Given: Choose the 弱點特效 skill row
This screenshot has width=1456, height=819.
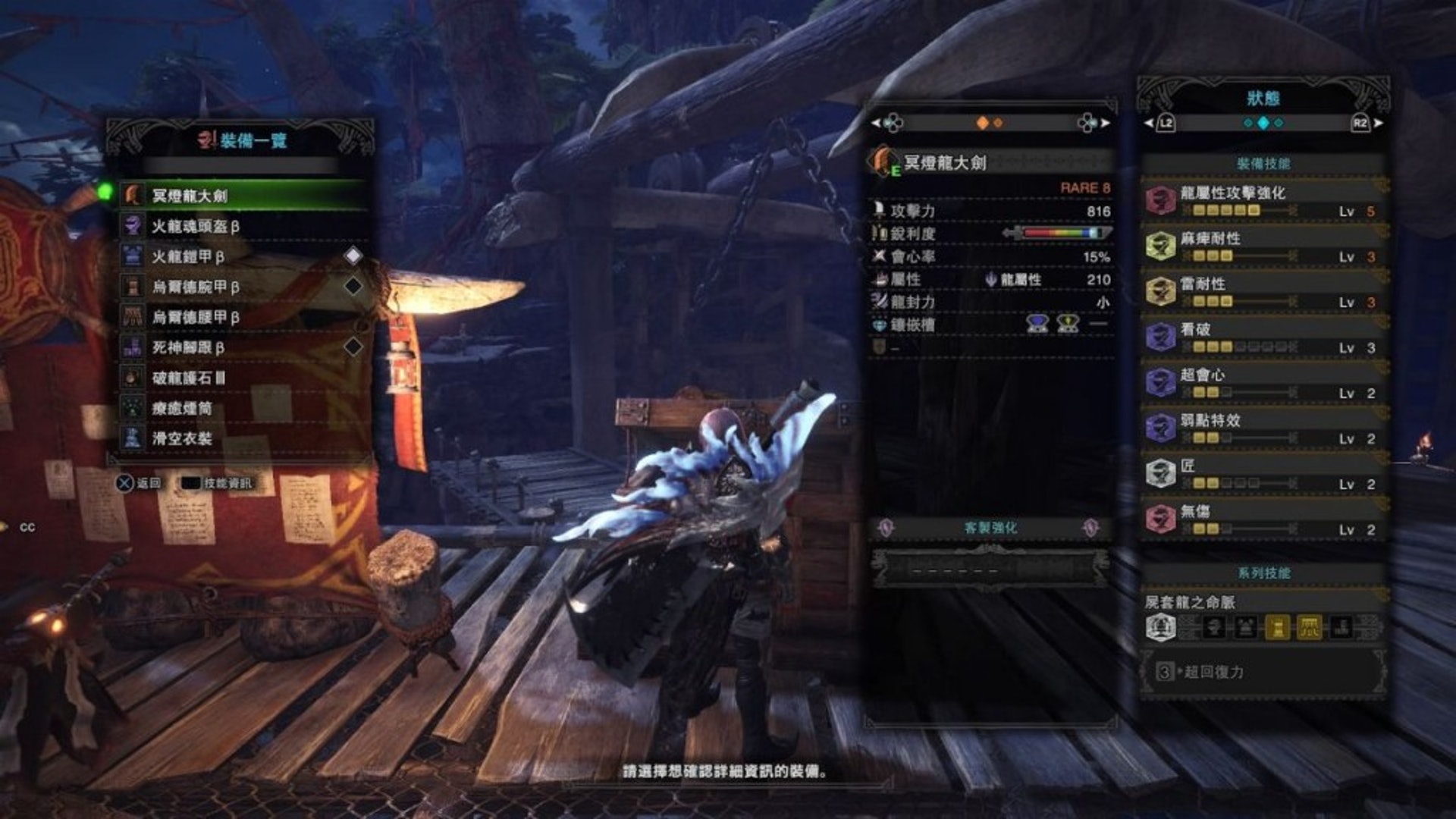Looking at the screenshot, I should (1263, 428).
